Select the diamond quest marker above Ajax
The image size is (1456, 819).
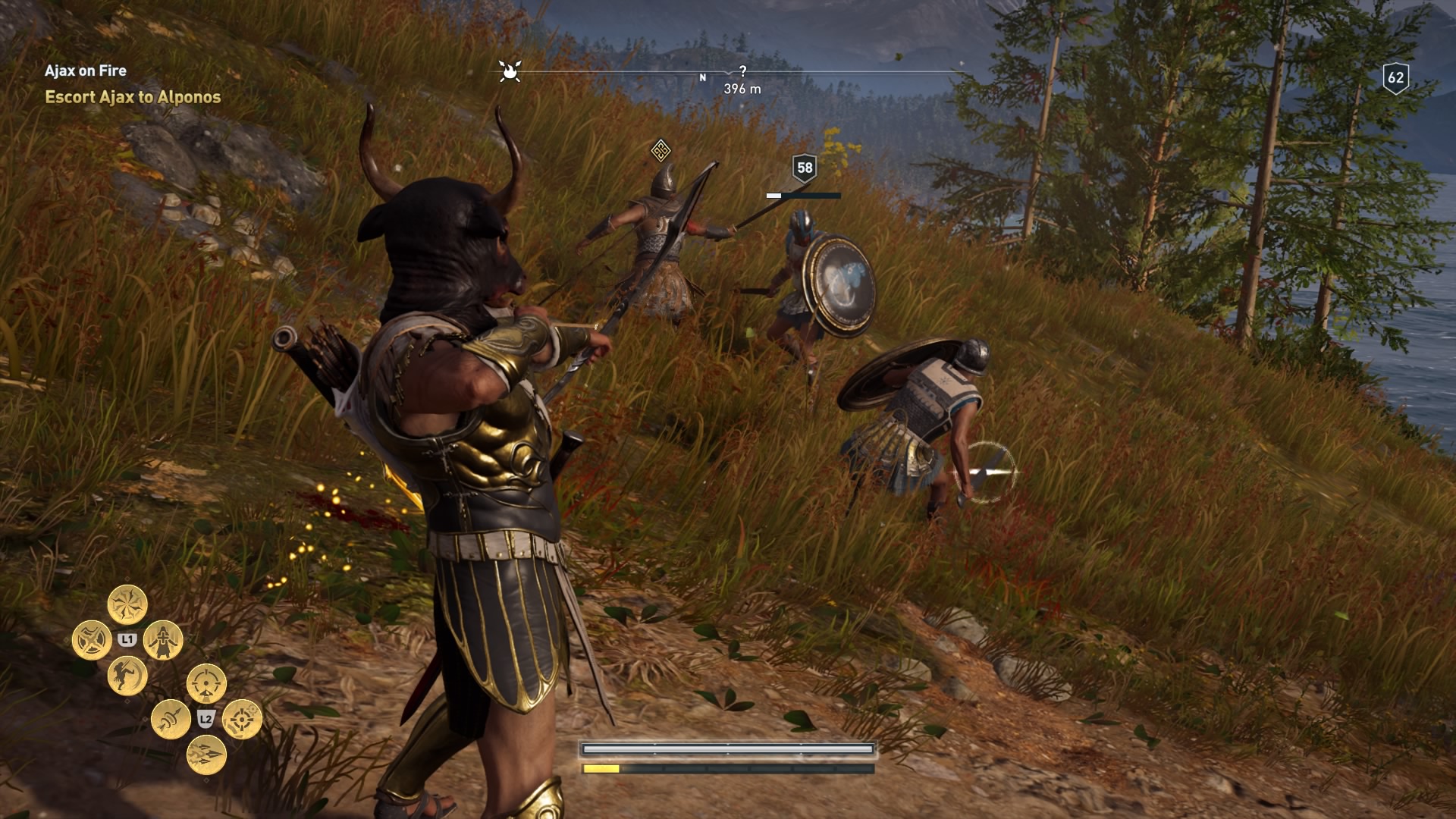pyautogui.click(x=661, y=150)
